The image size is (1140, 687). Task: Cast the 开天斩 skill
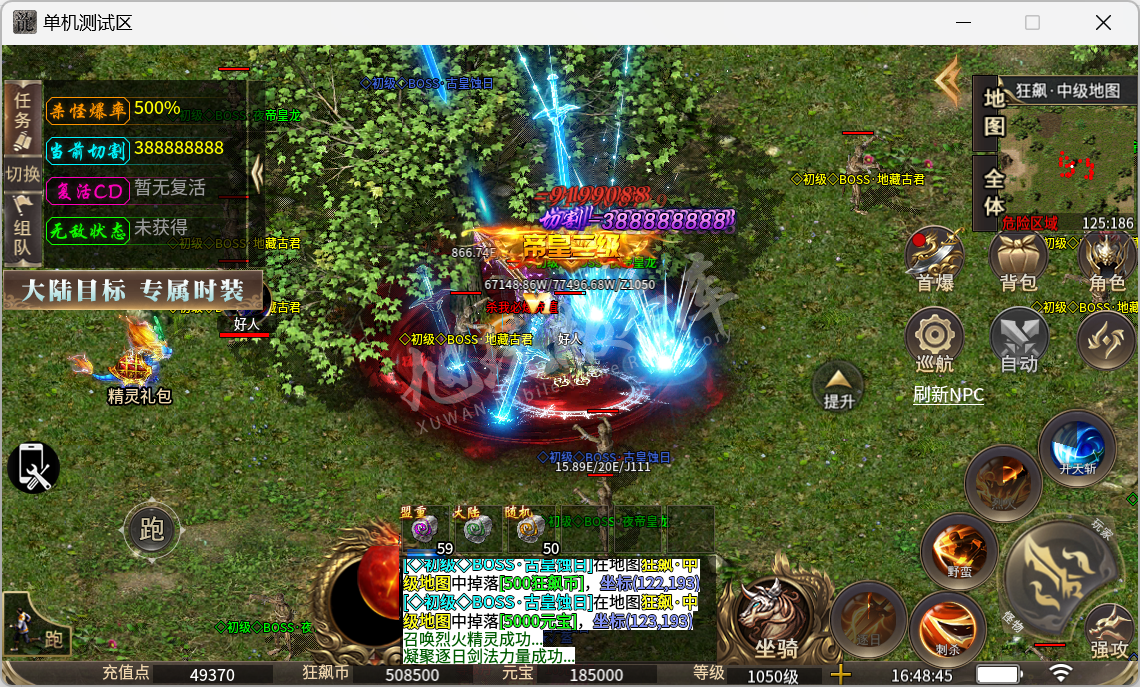click(1077, 447)
